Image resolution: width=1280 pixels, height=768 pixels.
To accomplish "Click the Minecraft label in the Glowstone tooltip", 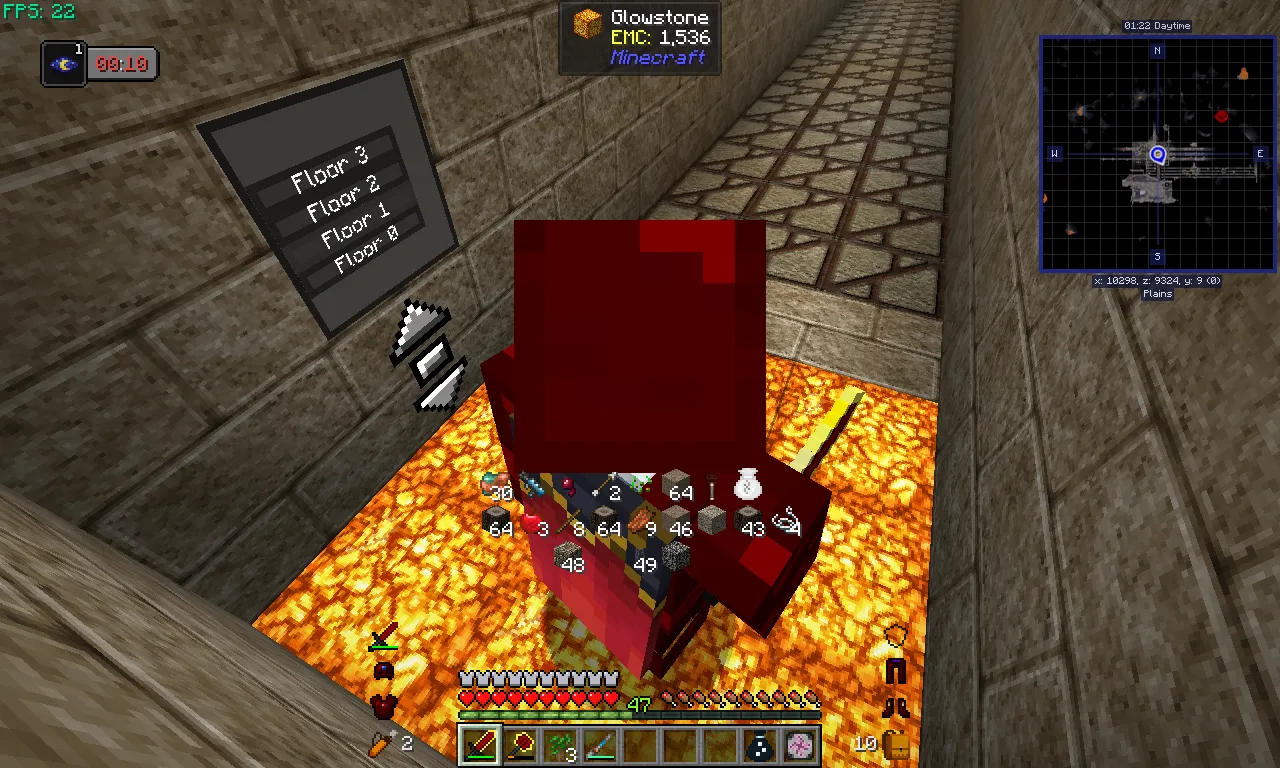I will tap(659, 58).
